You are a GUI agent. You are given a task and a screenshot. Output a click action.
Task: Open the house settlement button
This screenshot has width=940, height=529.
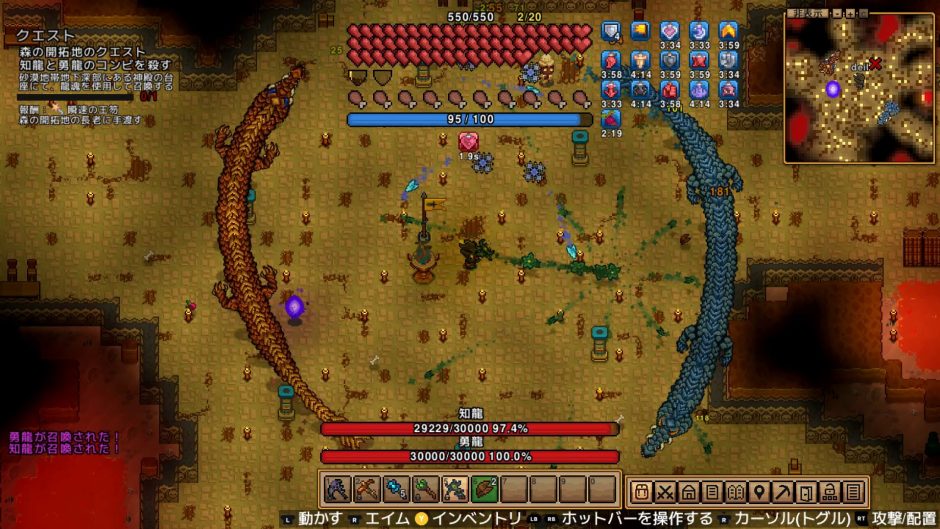pos(688,492)
